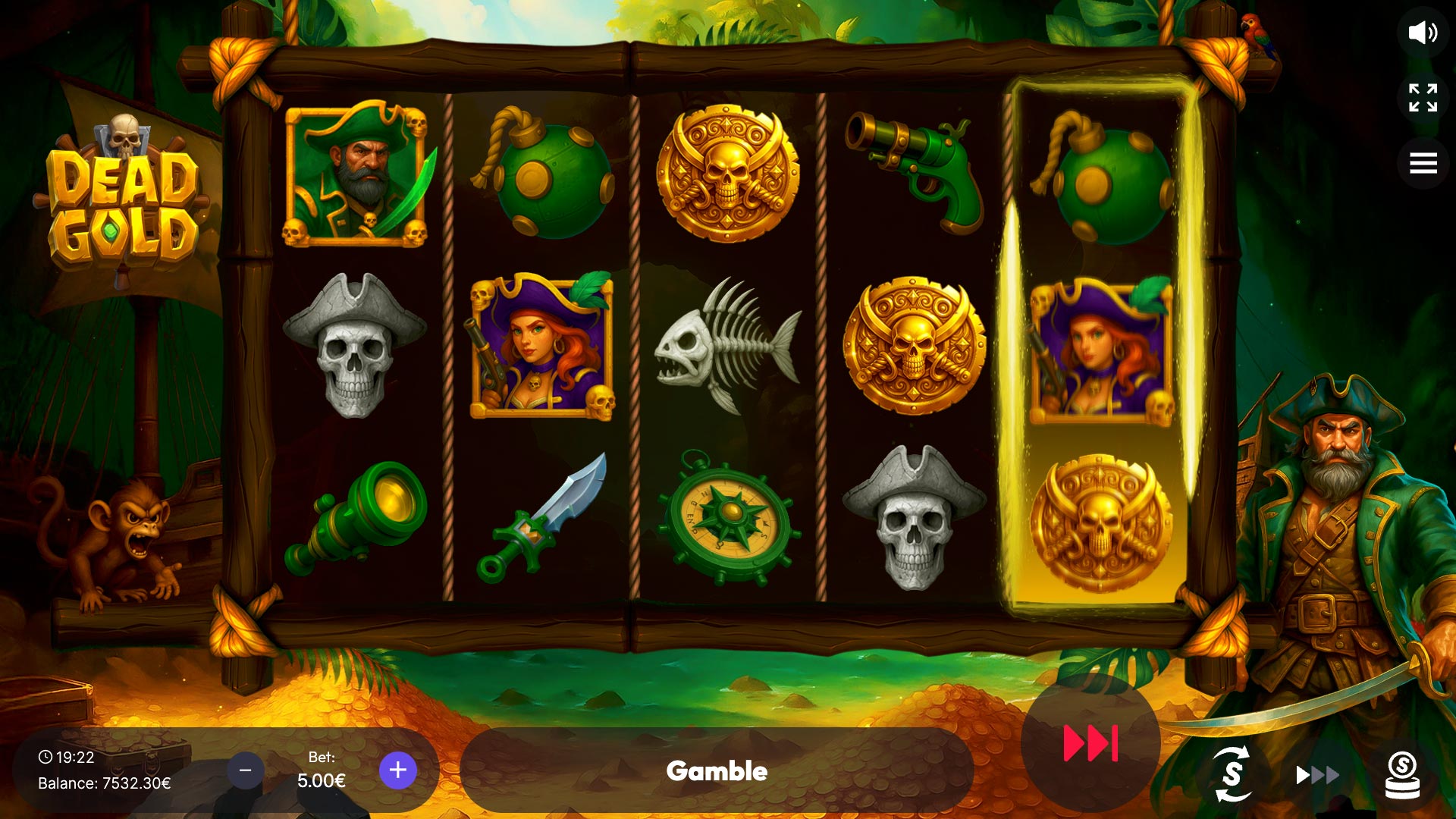Enter fullscreen mode
The width and height of the screenshot is (1456, 819).
coord(1423,98)
